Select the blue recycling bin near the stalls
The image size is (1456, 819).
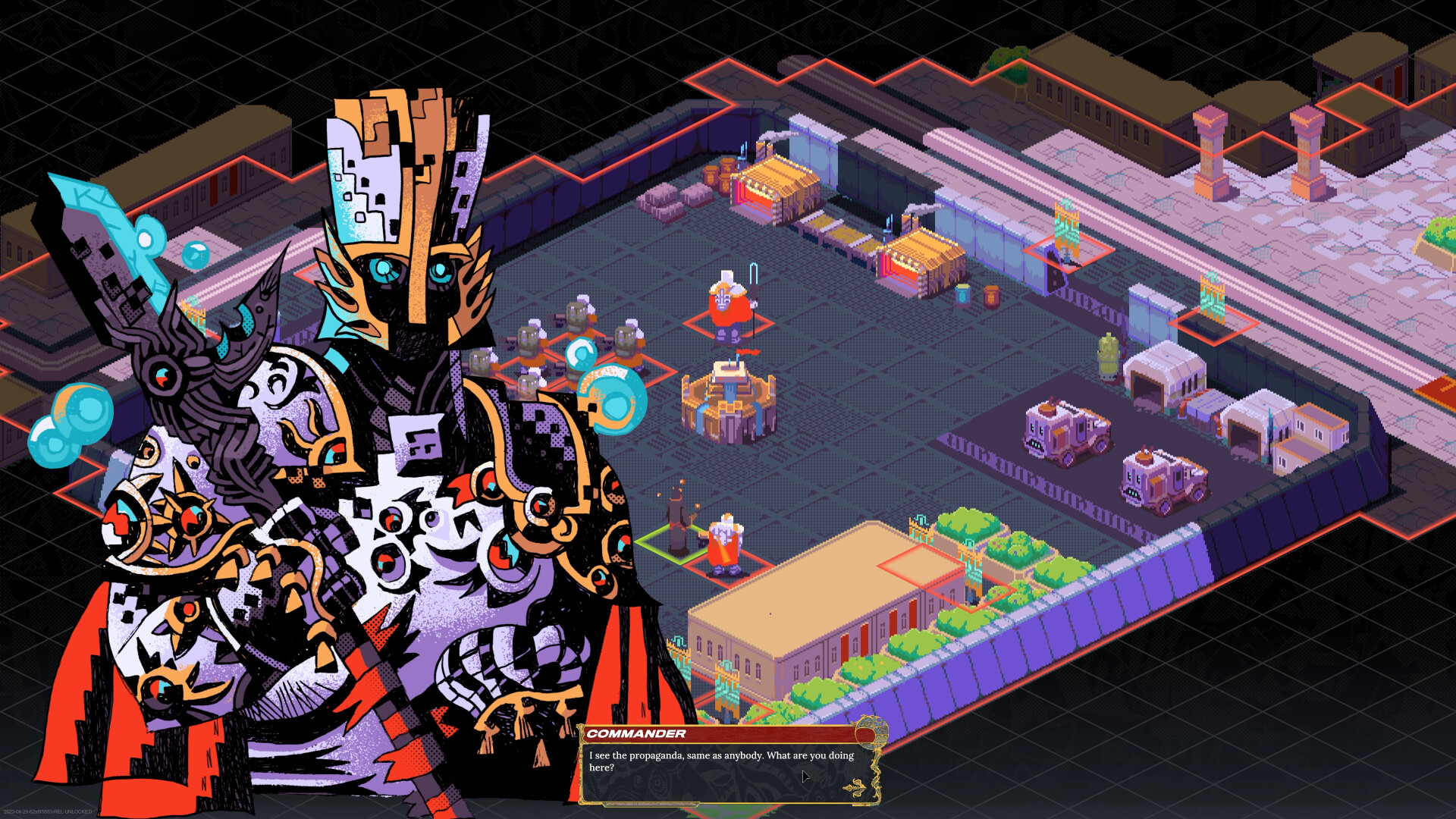(x=962, y=294)
